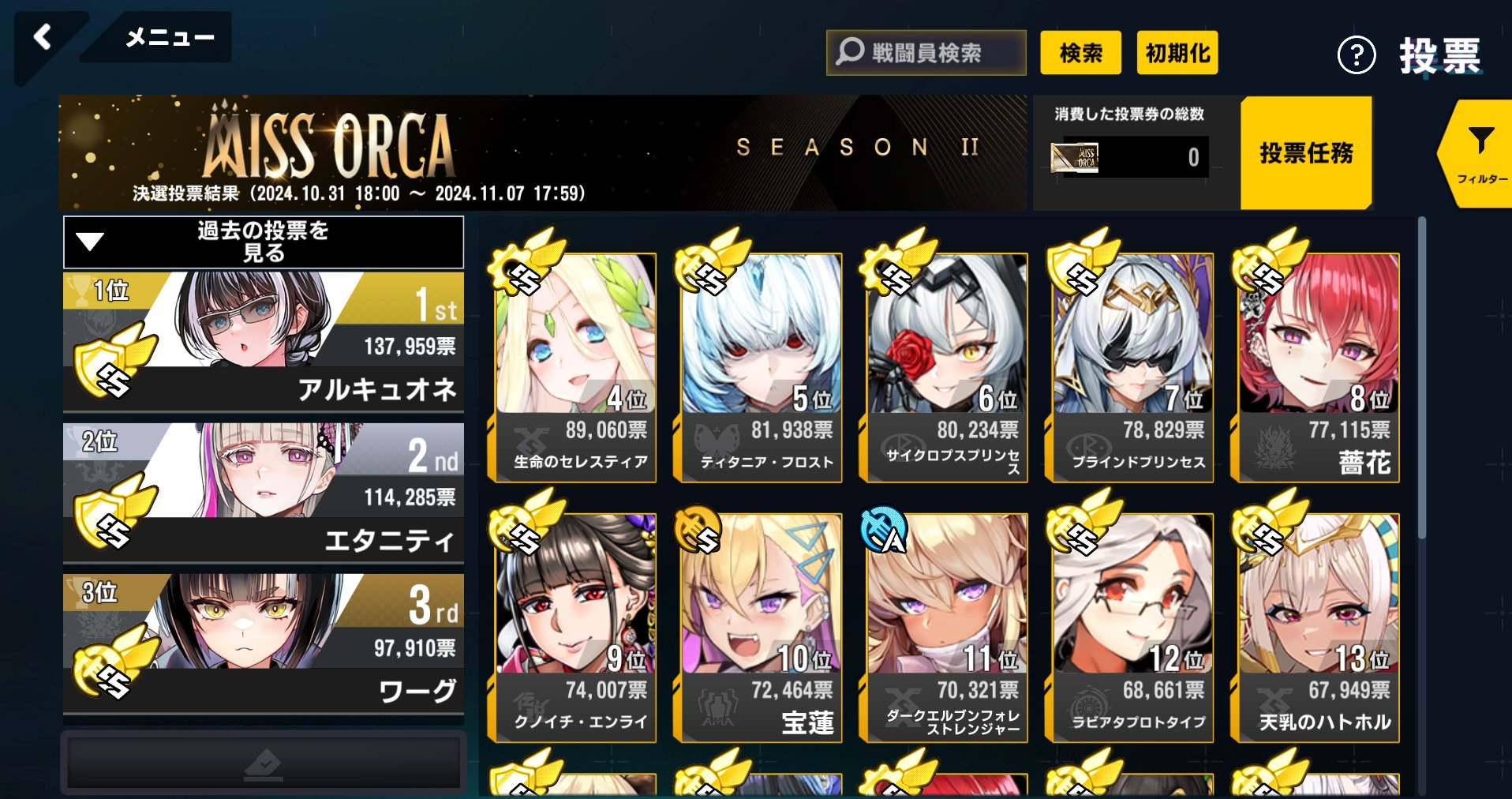Screen dimensions: 1512x799
Task: Open the question mark help
Action: point(1356,55)
